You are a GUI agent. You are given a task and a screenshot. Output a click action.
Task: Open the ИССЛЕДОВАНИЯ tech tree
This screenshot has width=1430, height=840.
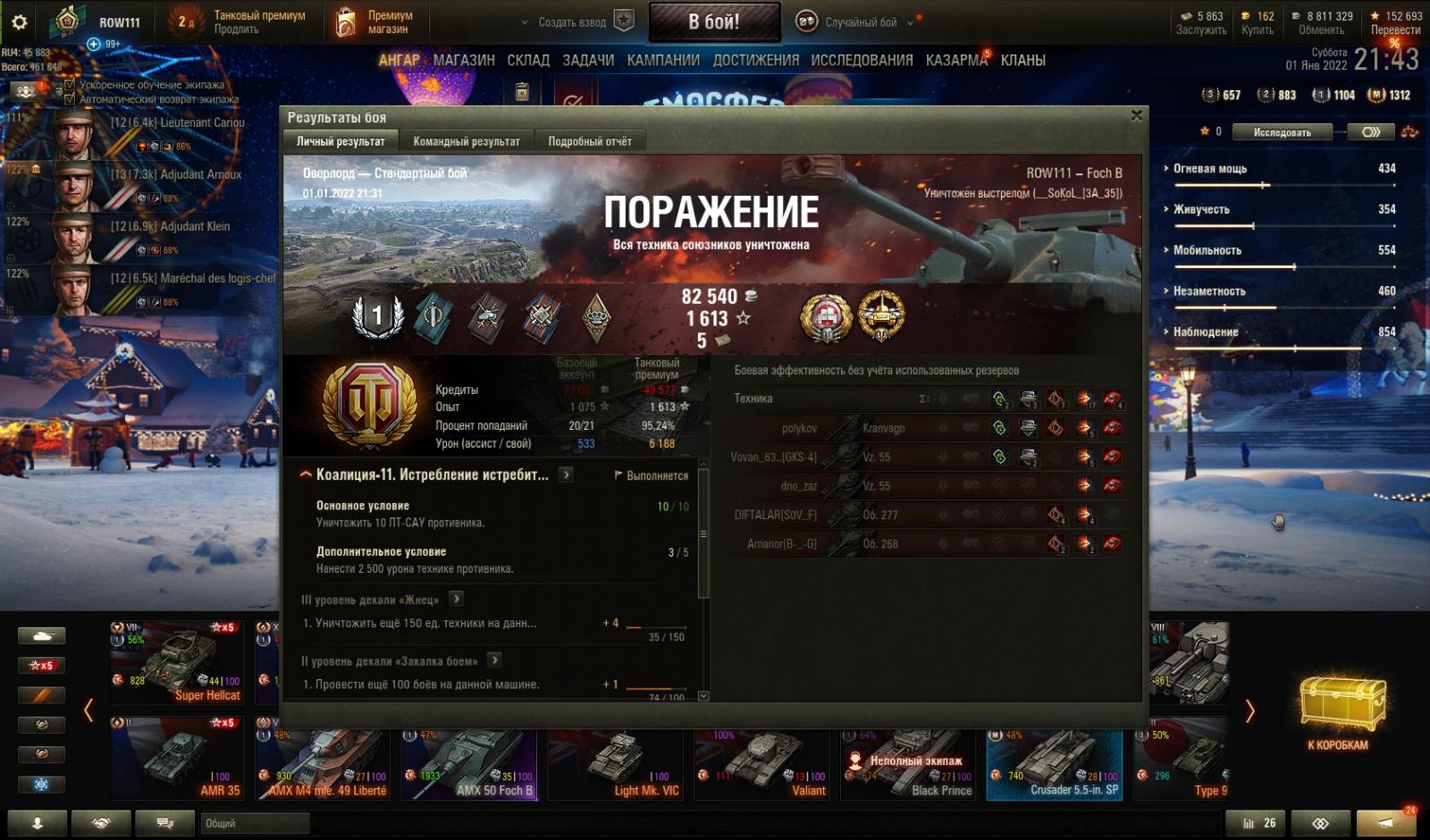coord(862,60)
